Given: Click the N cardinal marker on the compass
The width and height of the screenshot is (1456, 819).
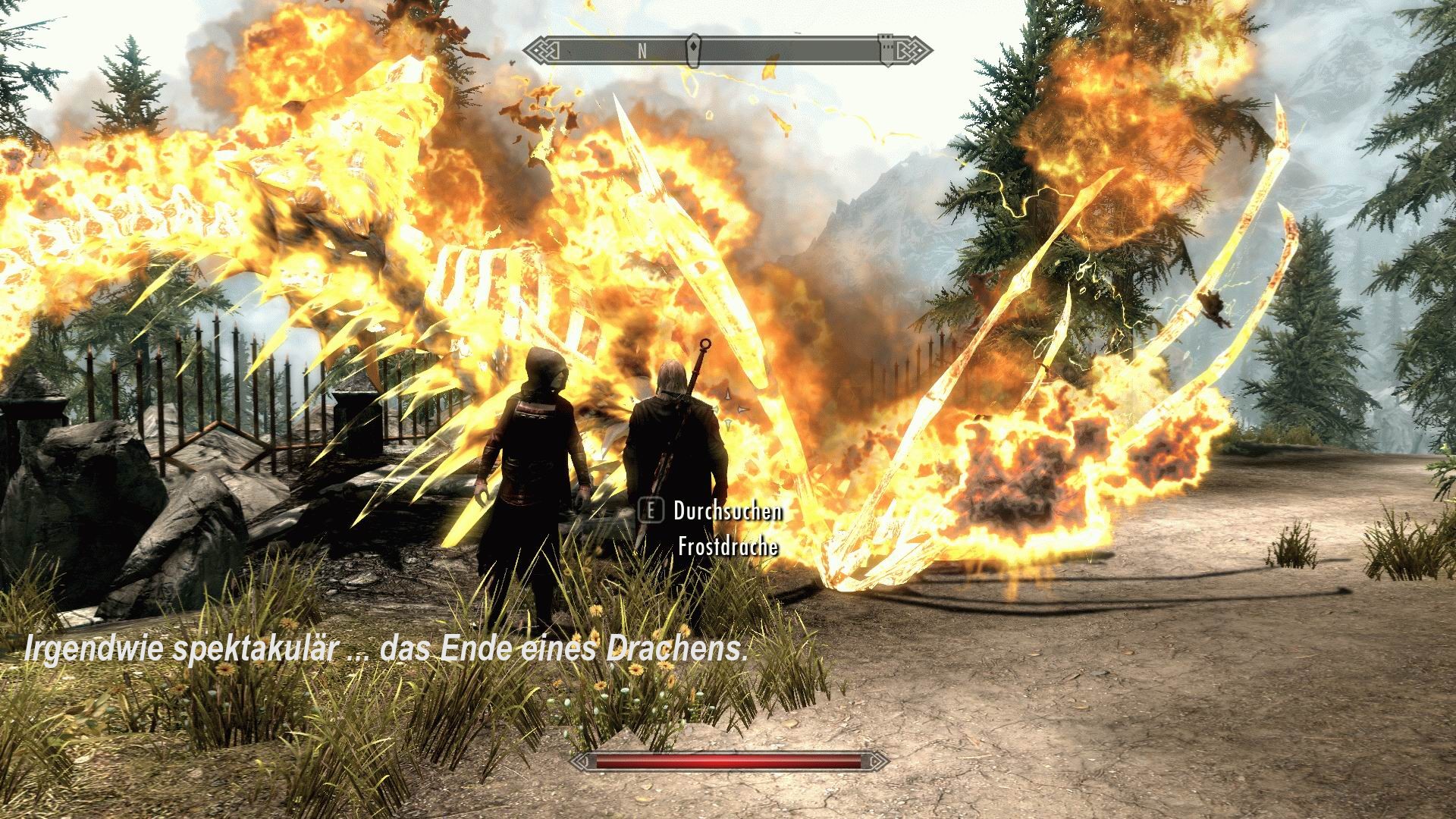Looking at the screenshot, I should tap(642, 50).
